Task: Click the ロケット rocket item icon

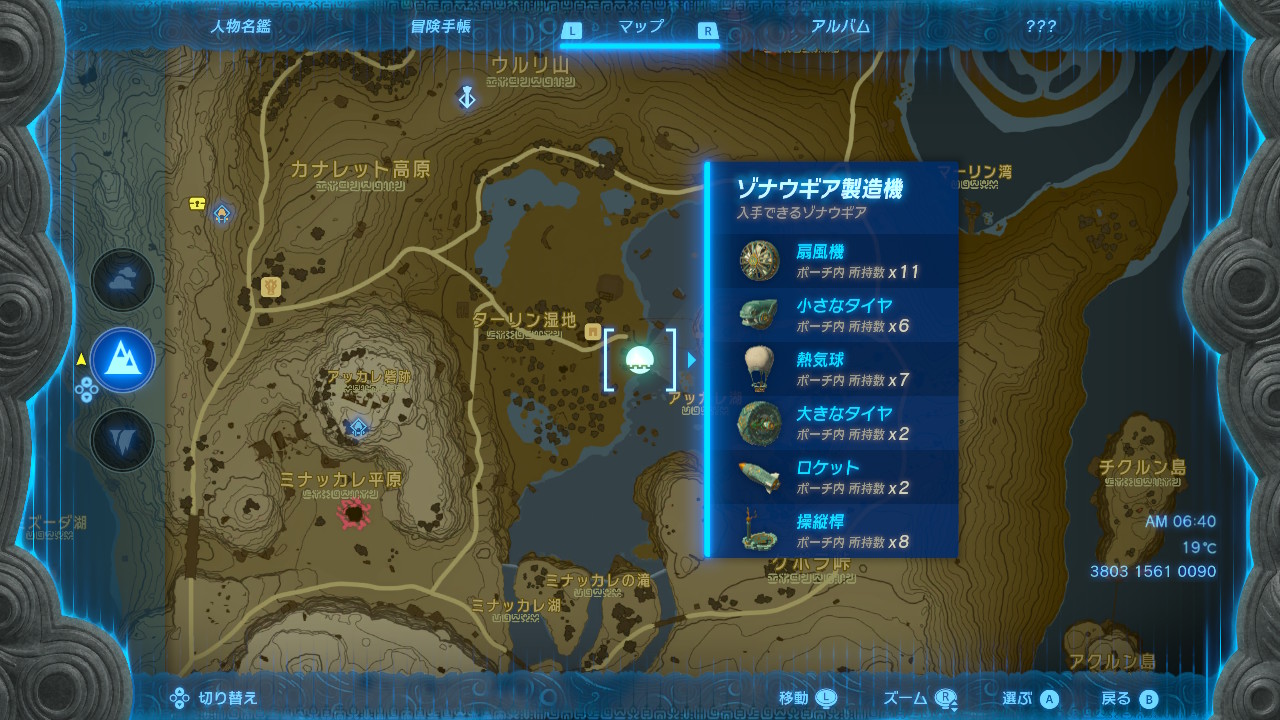Action: coord(760,477)
